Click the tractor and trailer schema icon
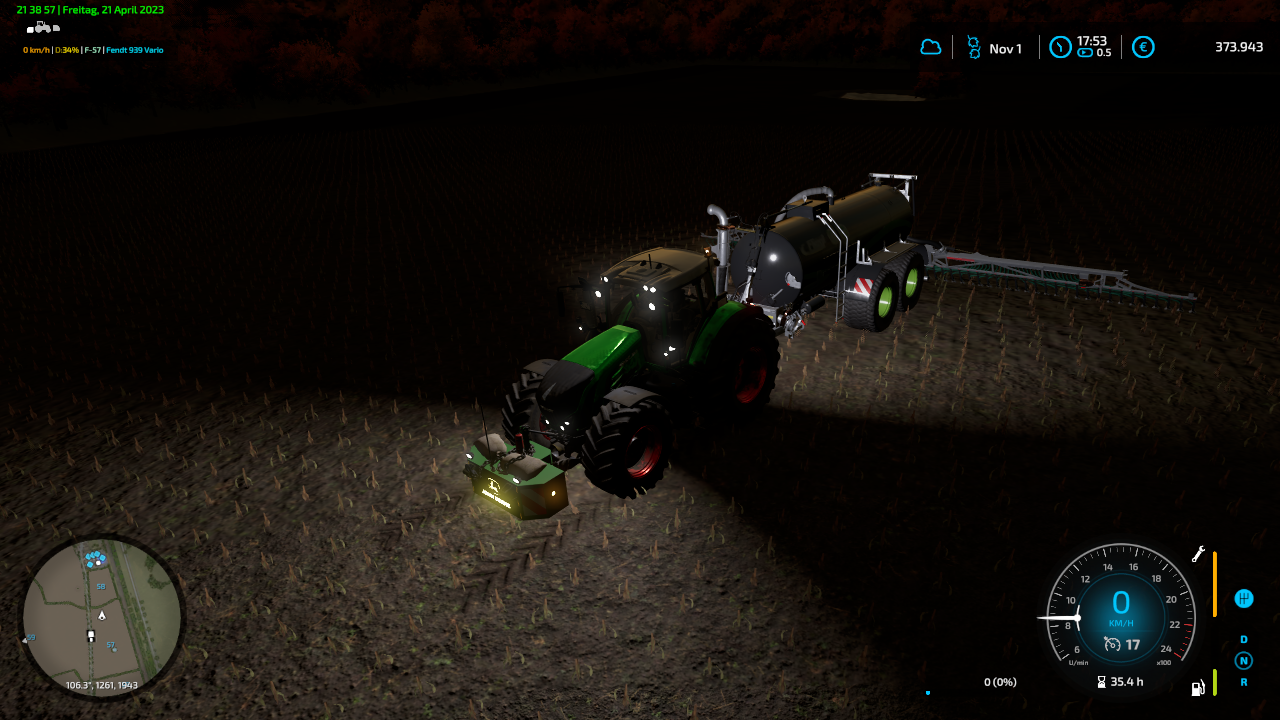Viewport: 1280px width, 720px height. [42, 27]
